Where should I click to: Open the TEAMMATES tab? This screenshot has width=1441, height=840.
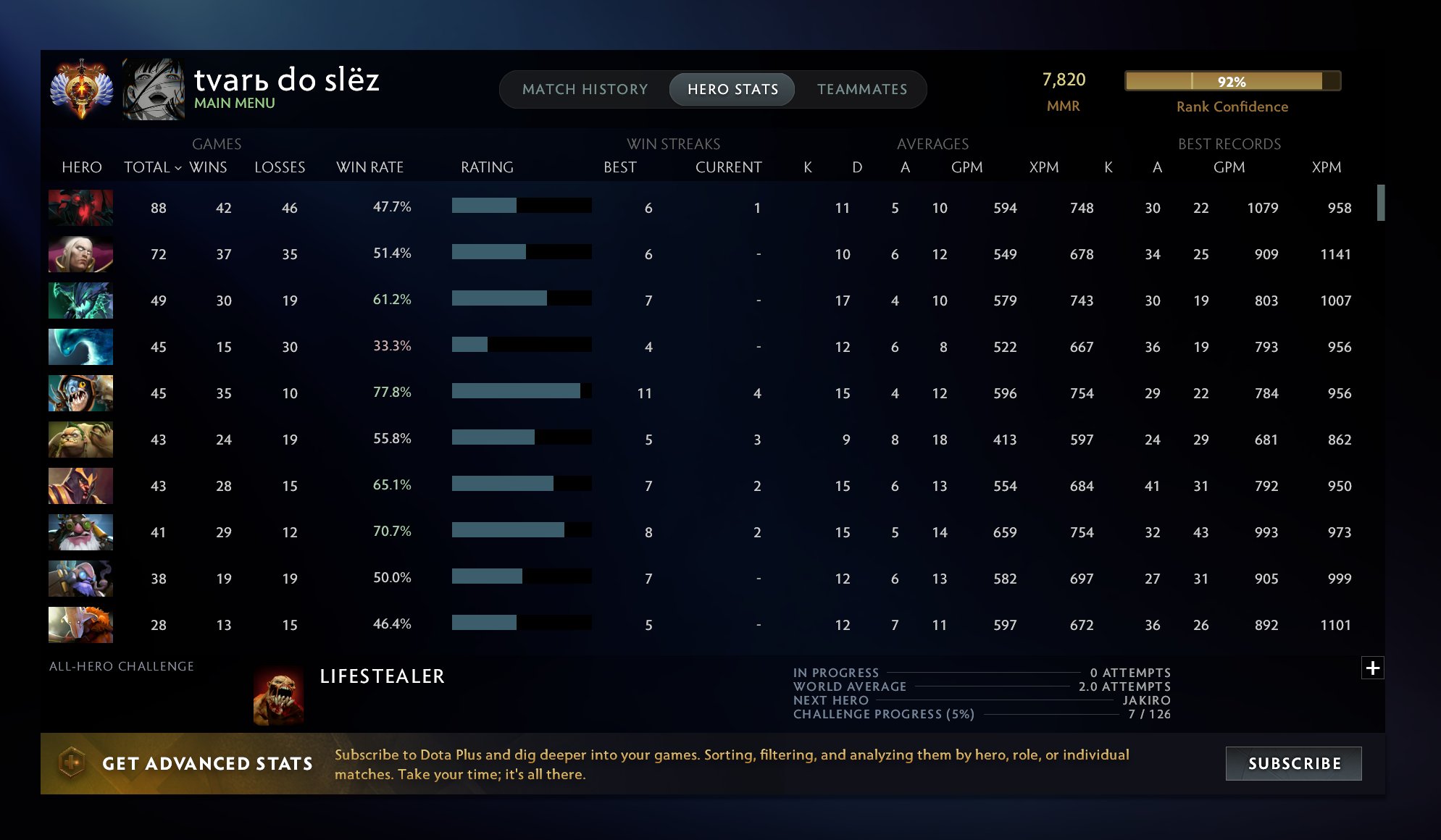(862, 89)
